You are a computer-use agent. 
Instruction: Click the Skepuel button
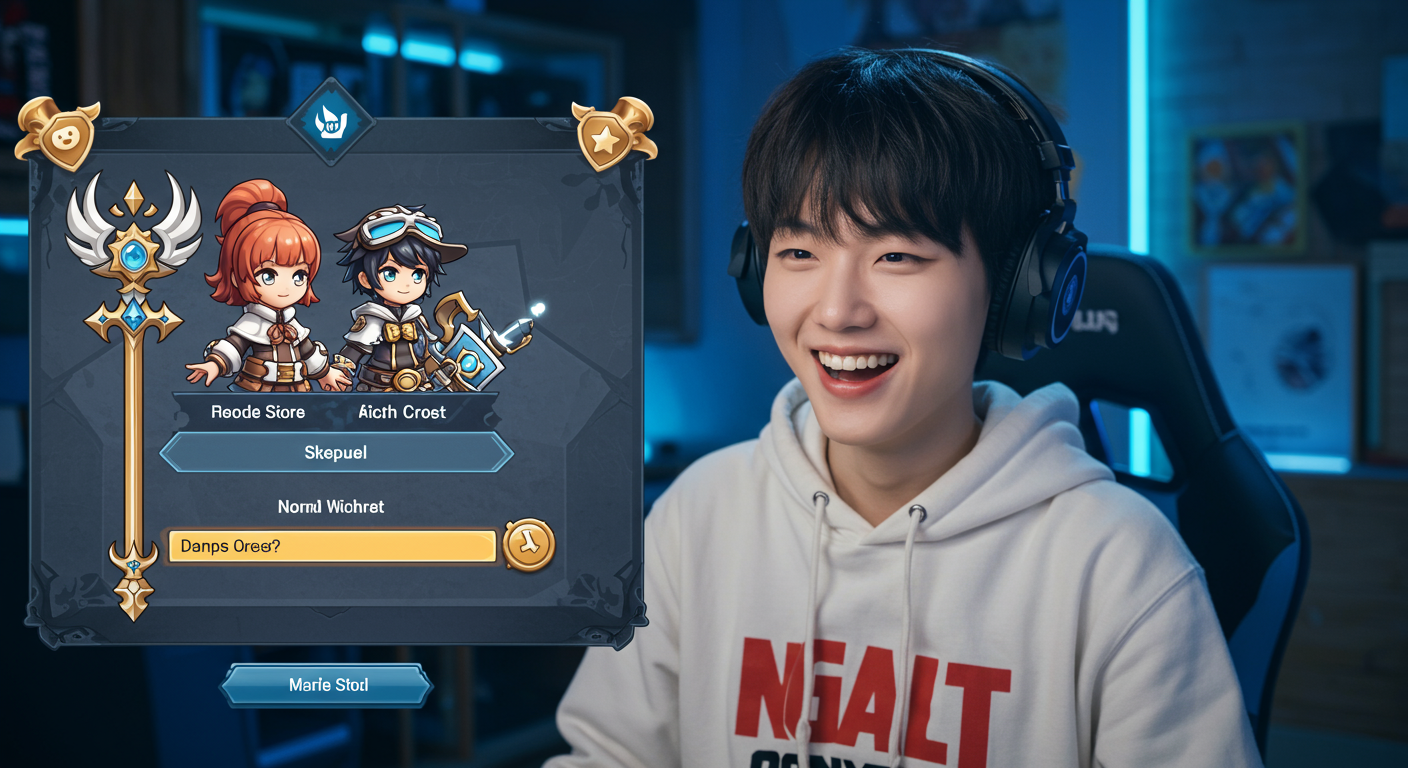[336, 453]
